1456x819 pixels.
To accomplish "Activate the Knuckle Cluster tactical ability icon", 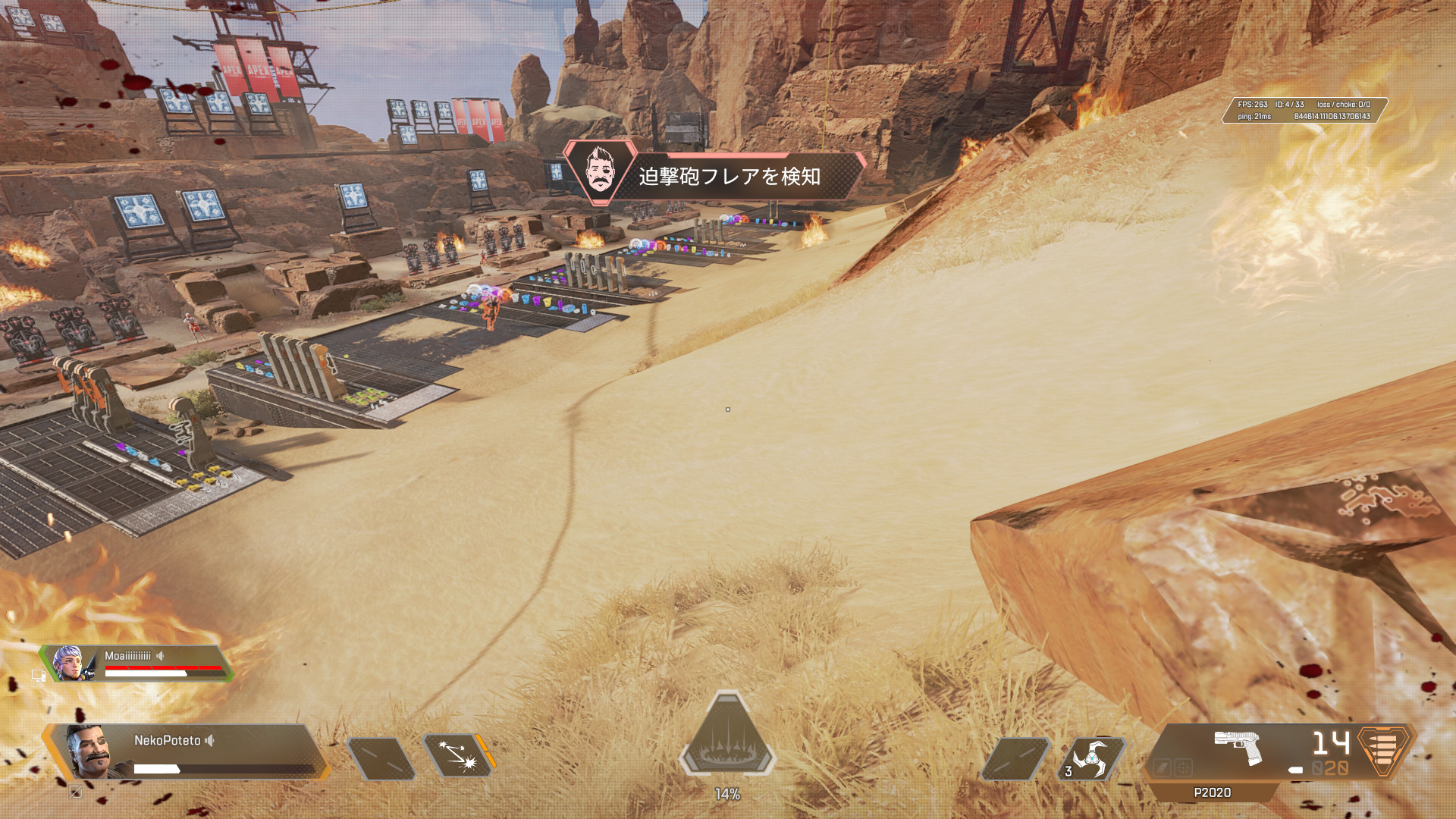I will click(458, 756).
